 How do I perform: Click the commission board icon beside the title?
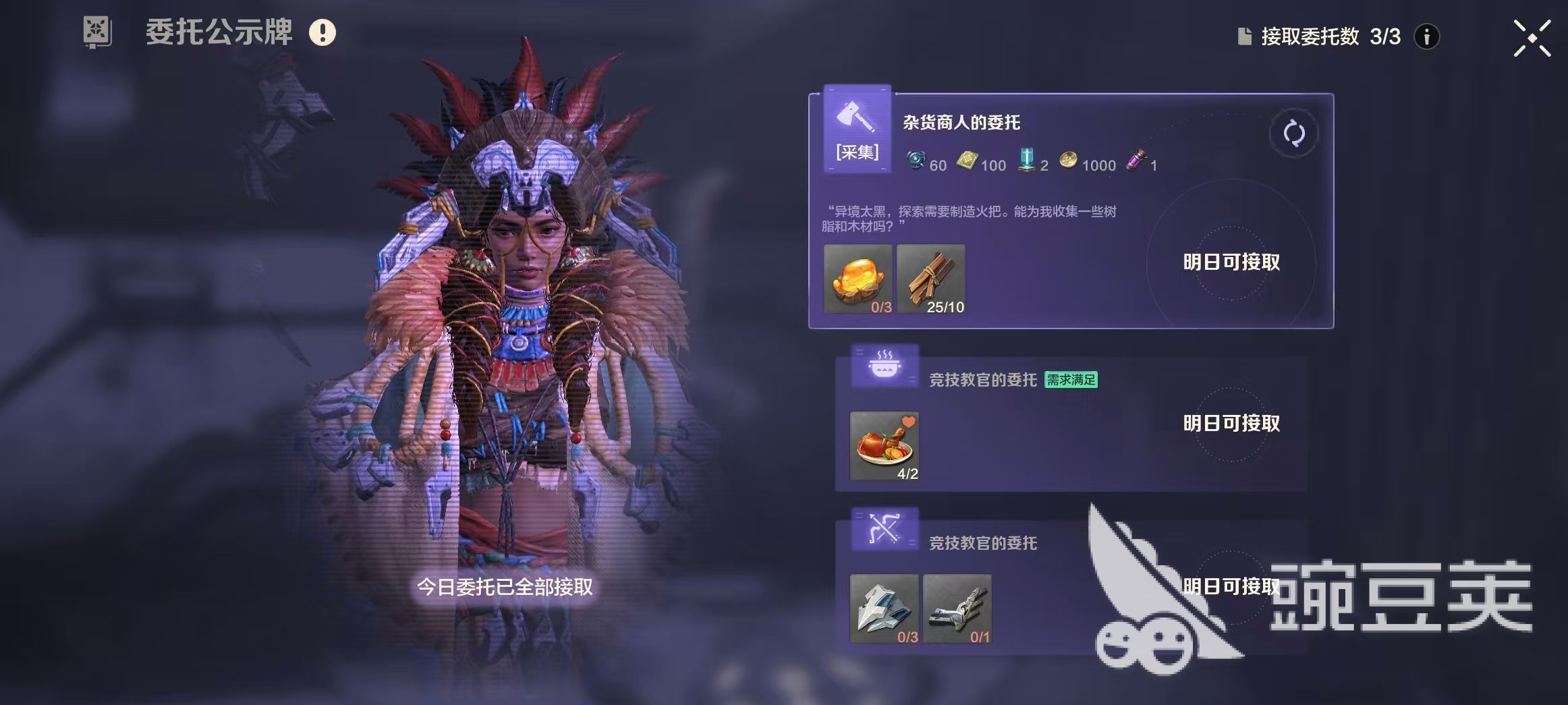(97, 32)
